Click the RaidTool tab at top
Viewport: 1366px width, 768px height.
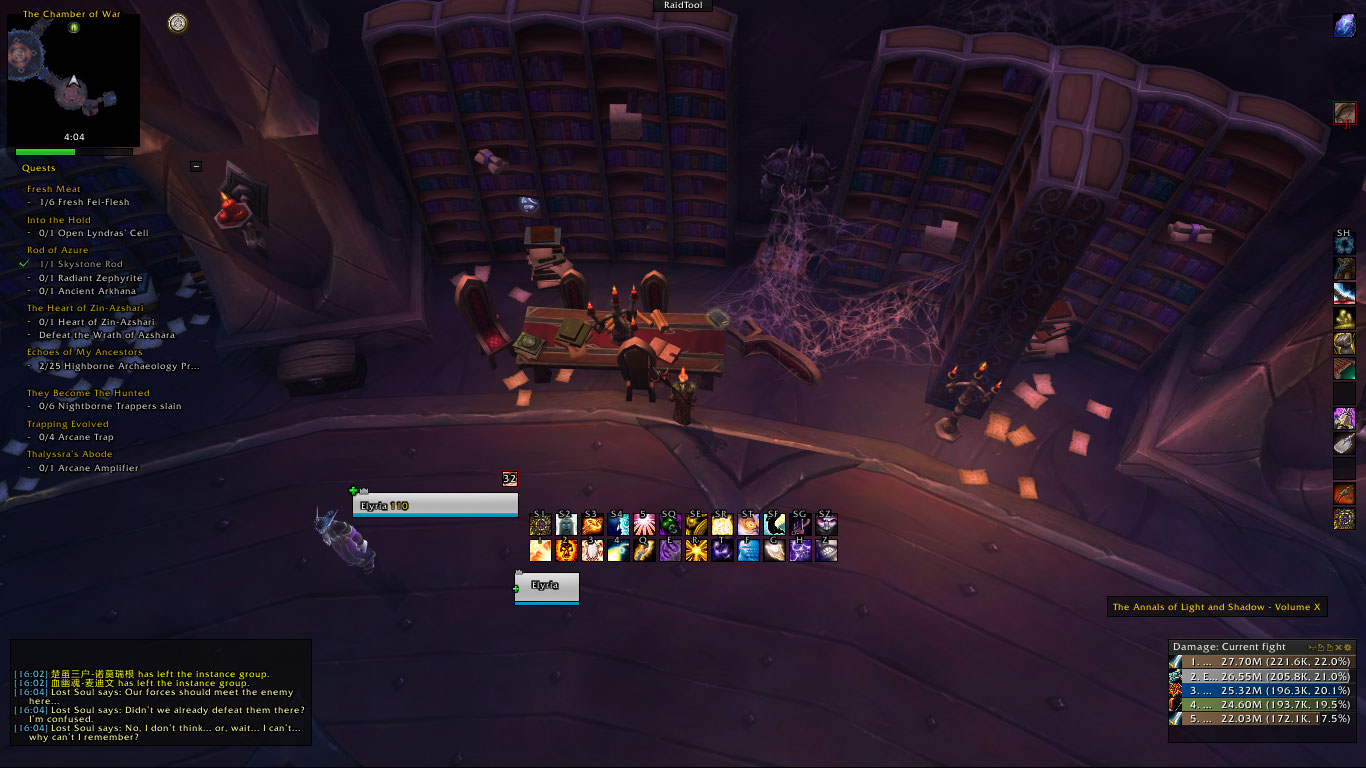coord(683,5)
